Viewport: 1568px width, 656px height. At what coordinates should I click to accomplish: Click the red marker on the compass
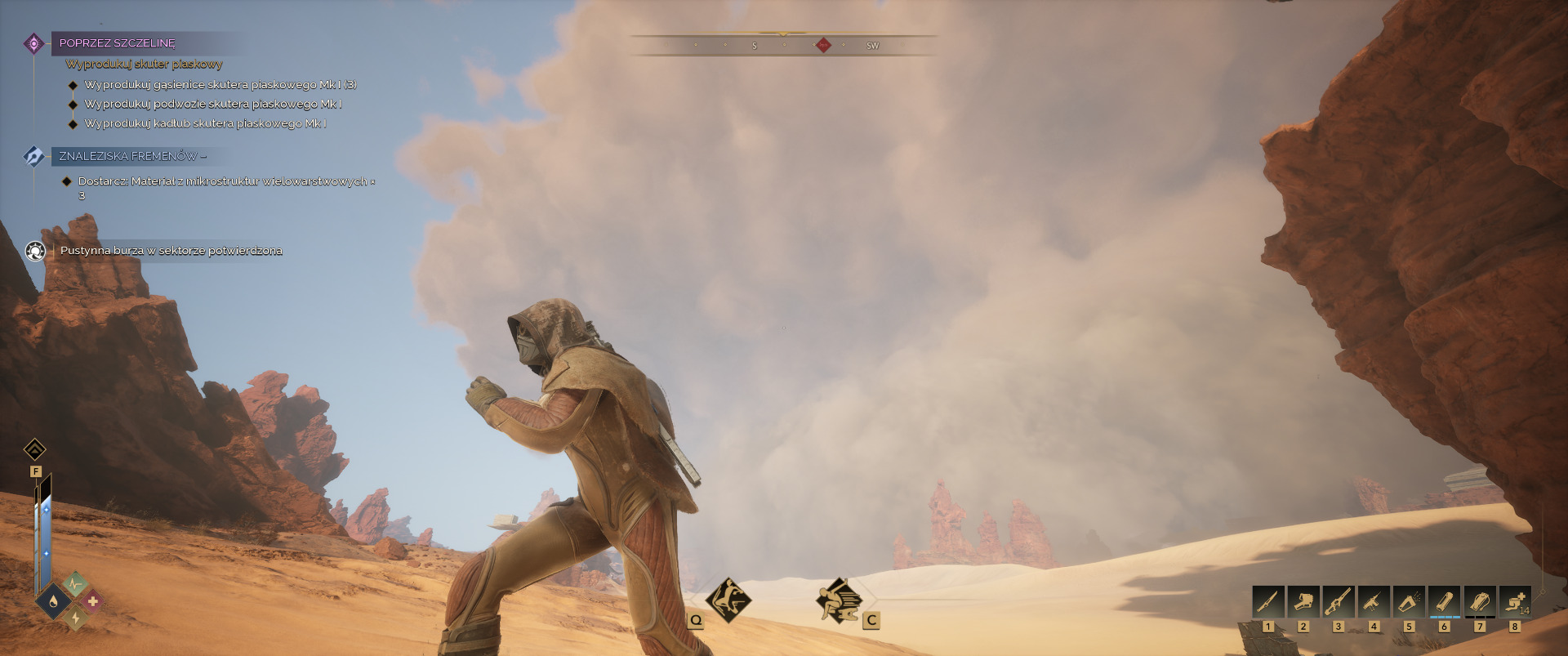[823, 45]
